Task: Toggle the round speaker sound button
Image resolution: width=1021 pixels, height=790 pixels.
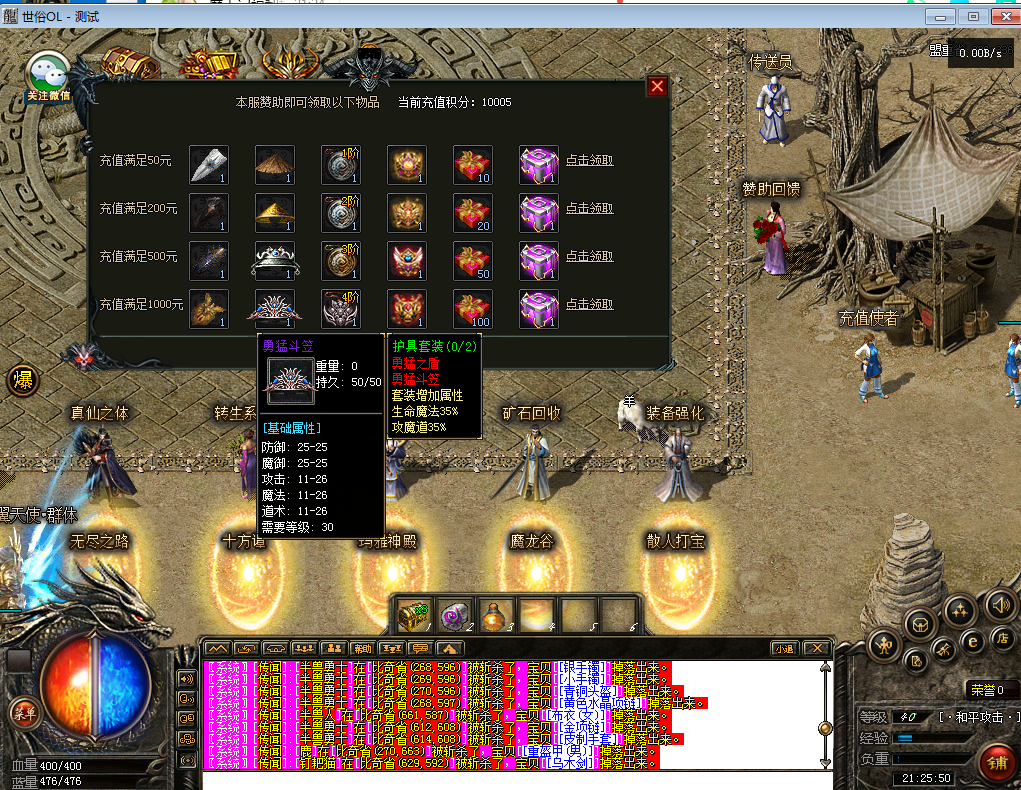Action: 999,605
